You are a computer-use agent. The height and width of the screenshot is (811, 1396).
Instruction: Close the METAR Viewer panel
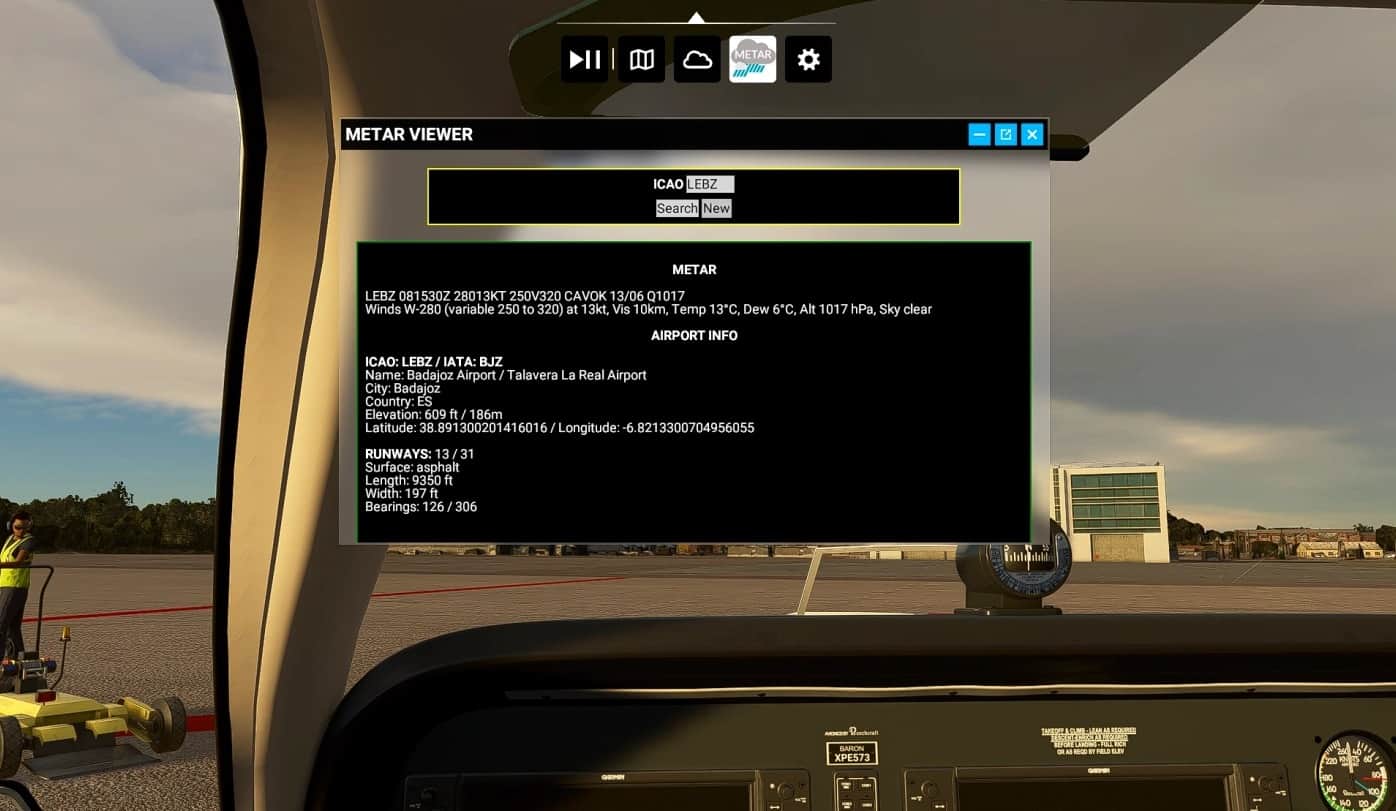coord(1033,134)
